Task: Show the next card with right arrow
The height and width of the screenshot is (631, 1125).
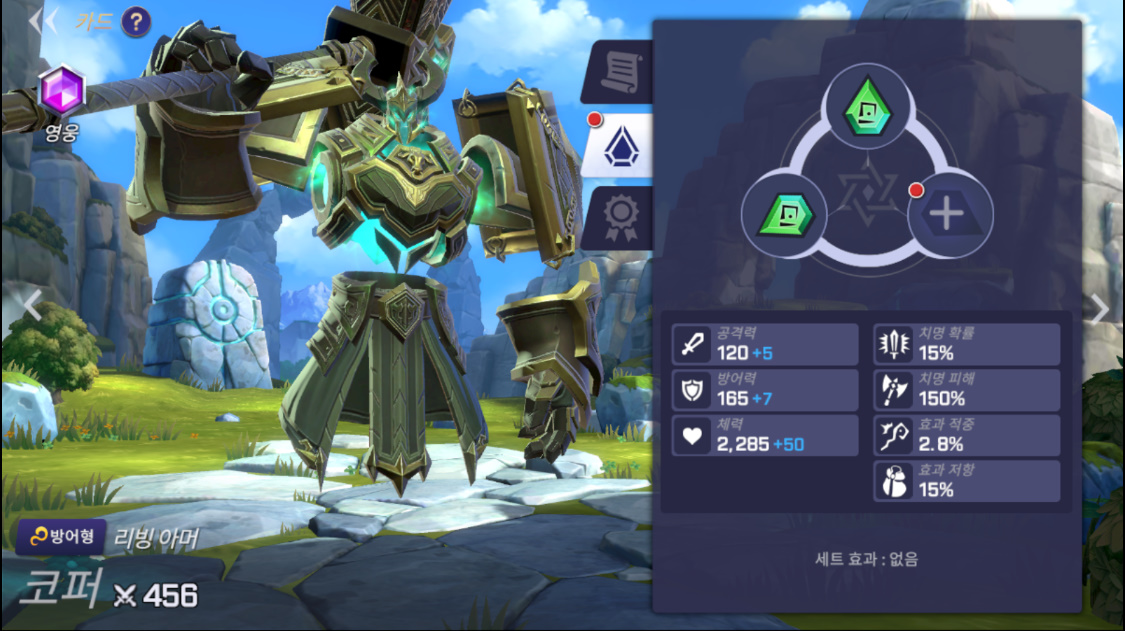Action: tap(1100, 310)
